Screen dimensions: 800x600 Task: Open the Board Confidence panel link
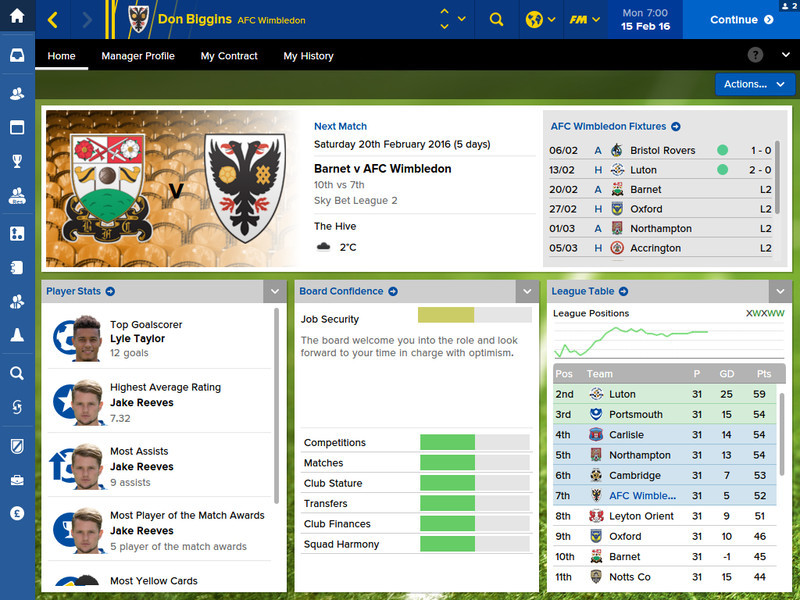coord(348,291)
